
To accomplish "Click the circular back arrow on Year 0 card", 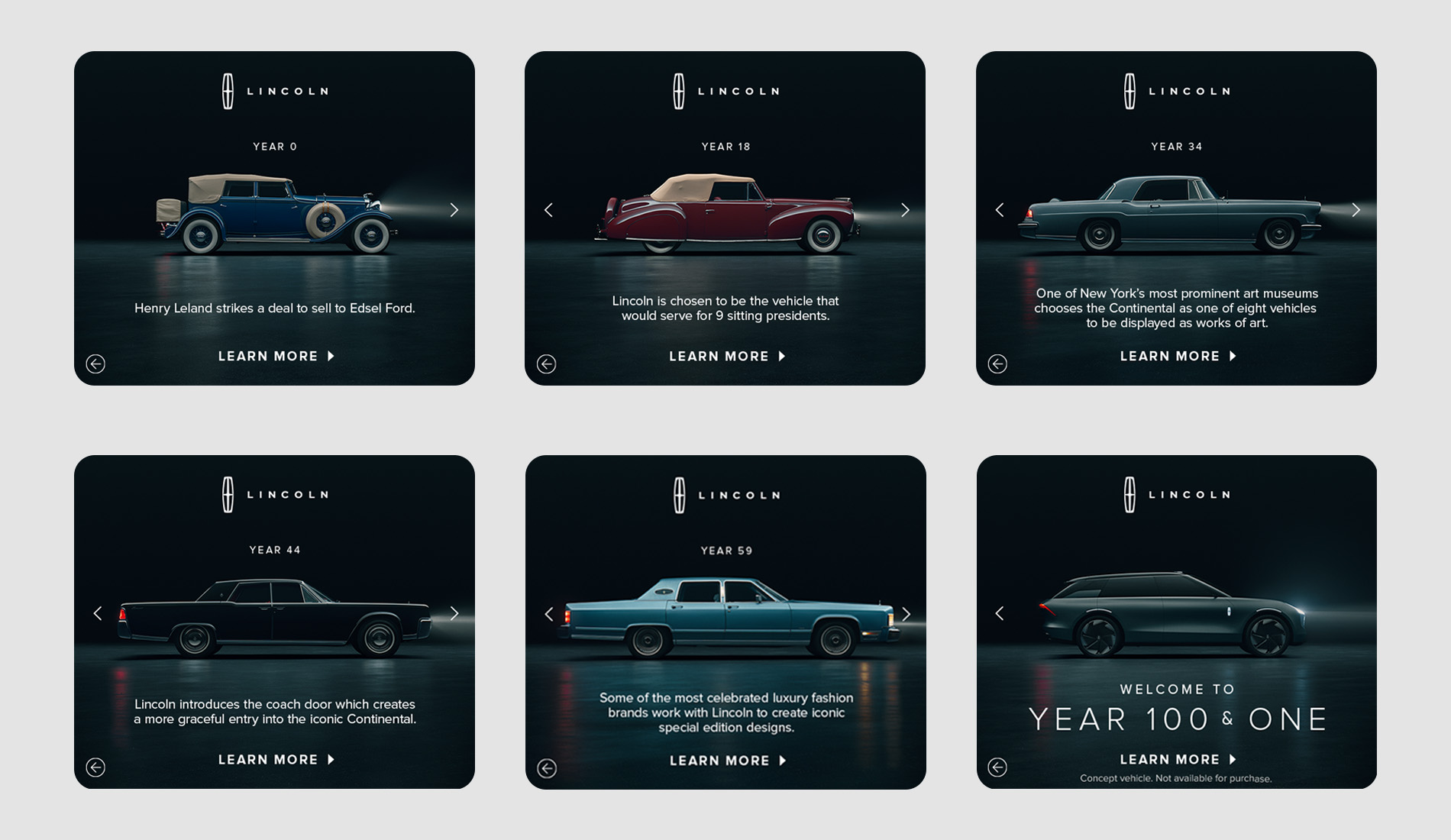I will (x=96, y=364).
